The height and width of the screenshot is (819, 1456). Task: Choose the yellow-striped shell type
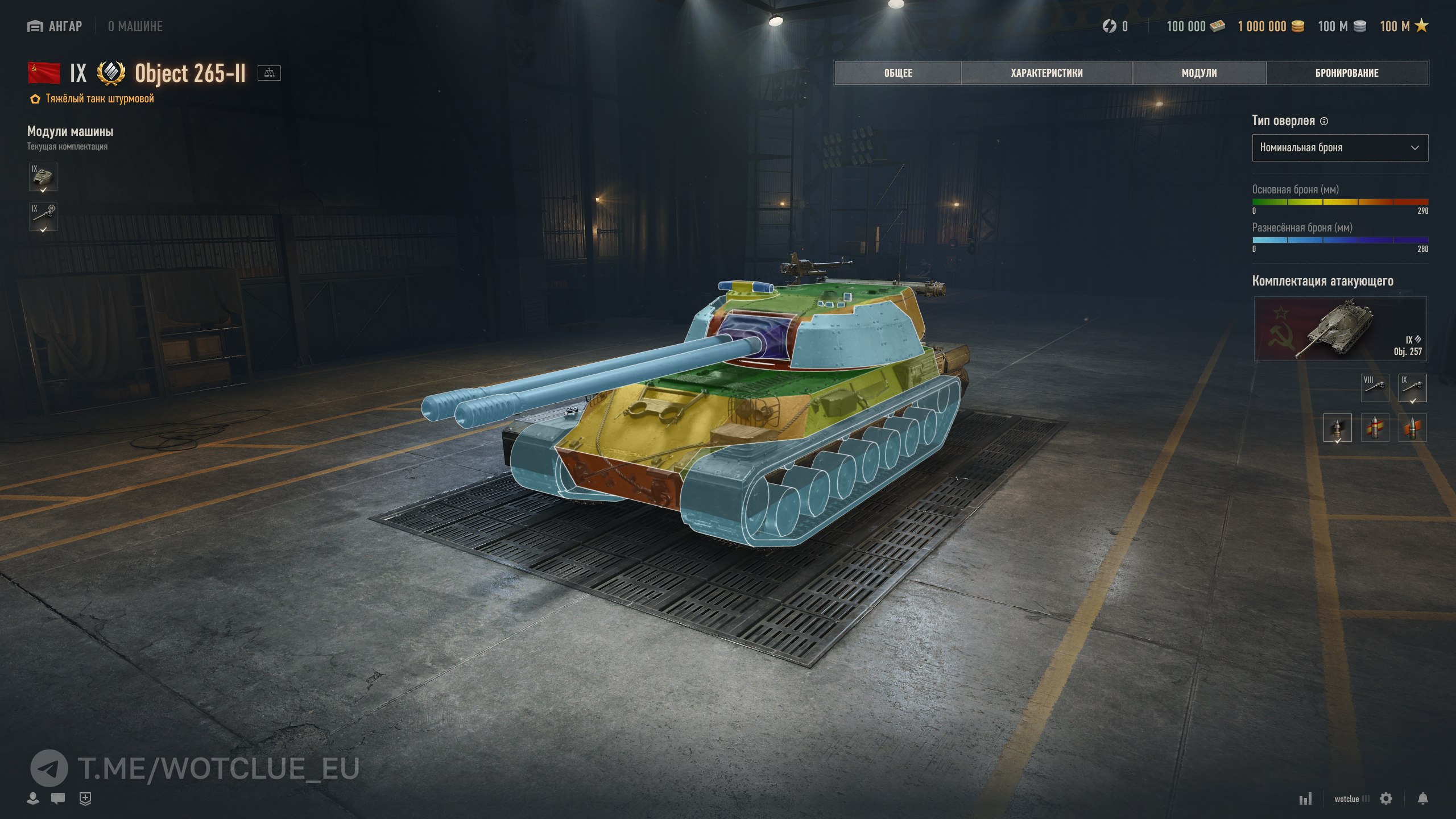[x=1375, y=428]
